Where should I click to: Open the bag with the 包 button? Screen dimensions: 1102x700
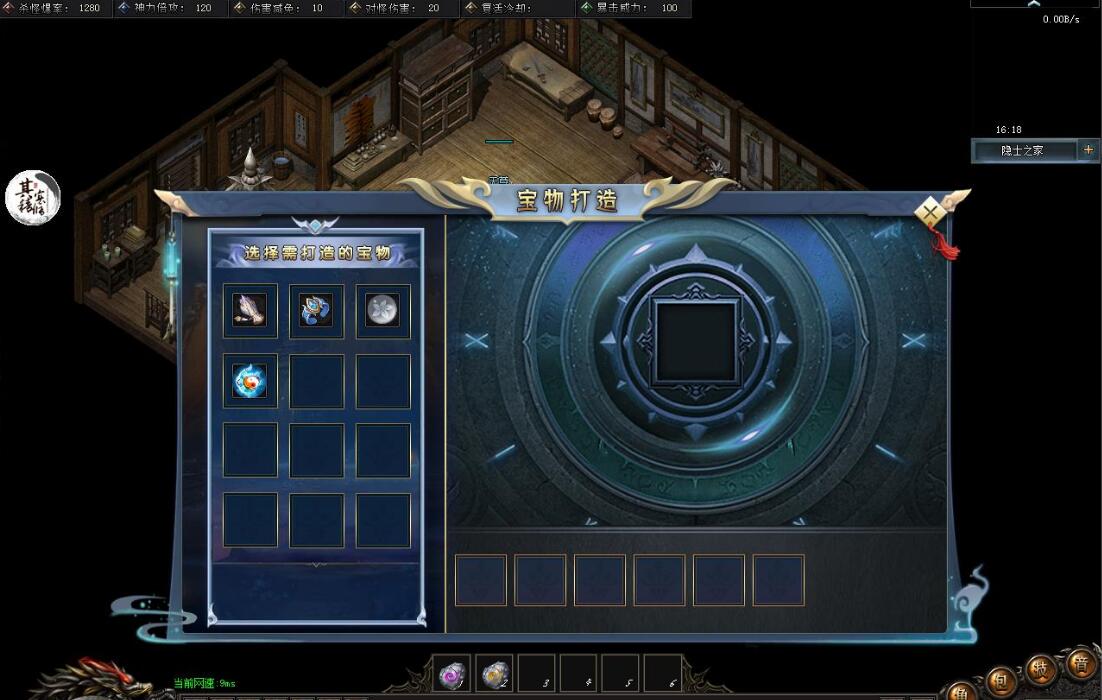1001,680
